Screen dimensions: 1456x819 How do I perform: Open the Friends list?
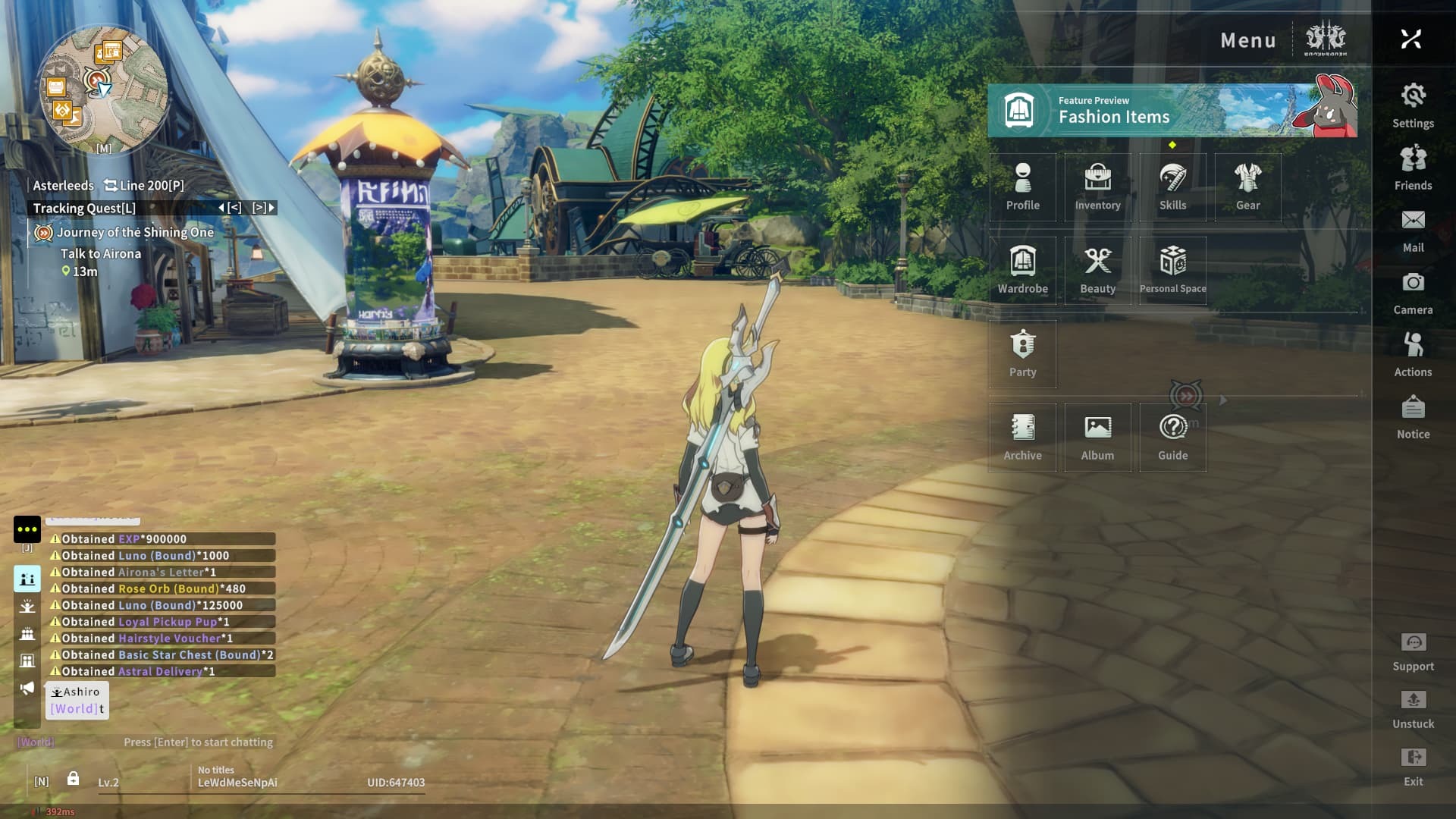(1413, 167)
